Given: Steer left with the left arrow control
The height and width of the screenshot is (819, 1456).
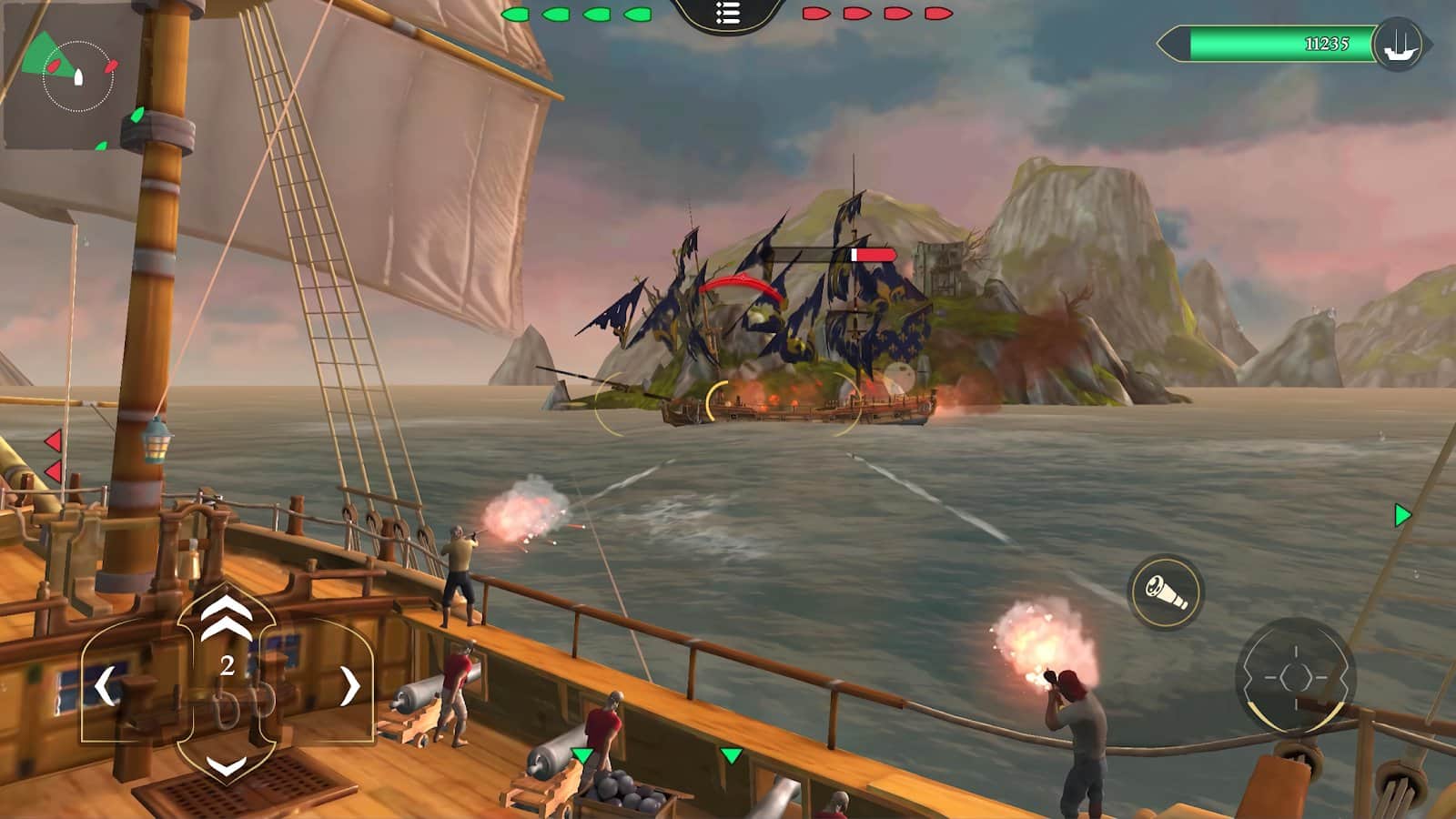Looking at the screenshot, I should point(106,686).
